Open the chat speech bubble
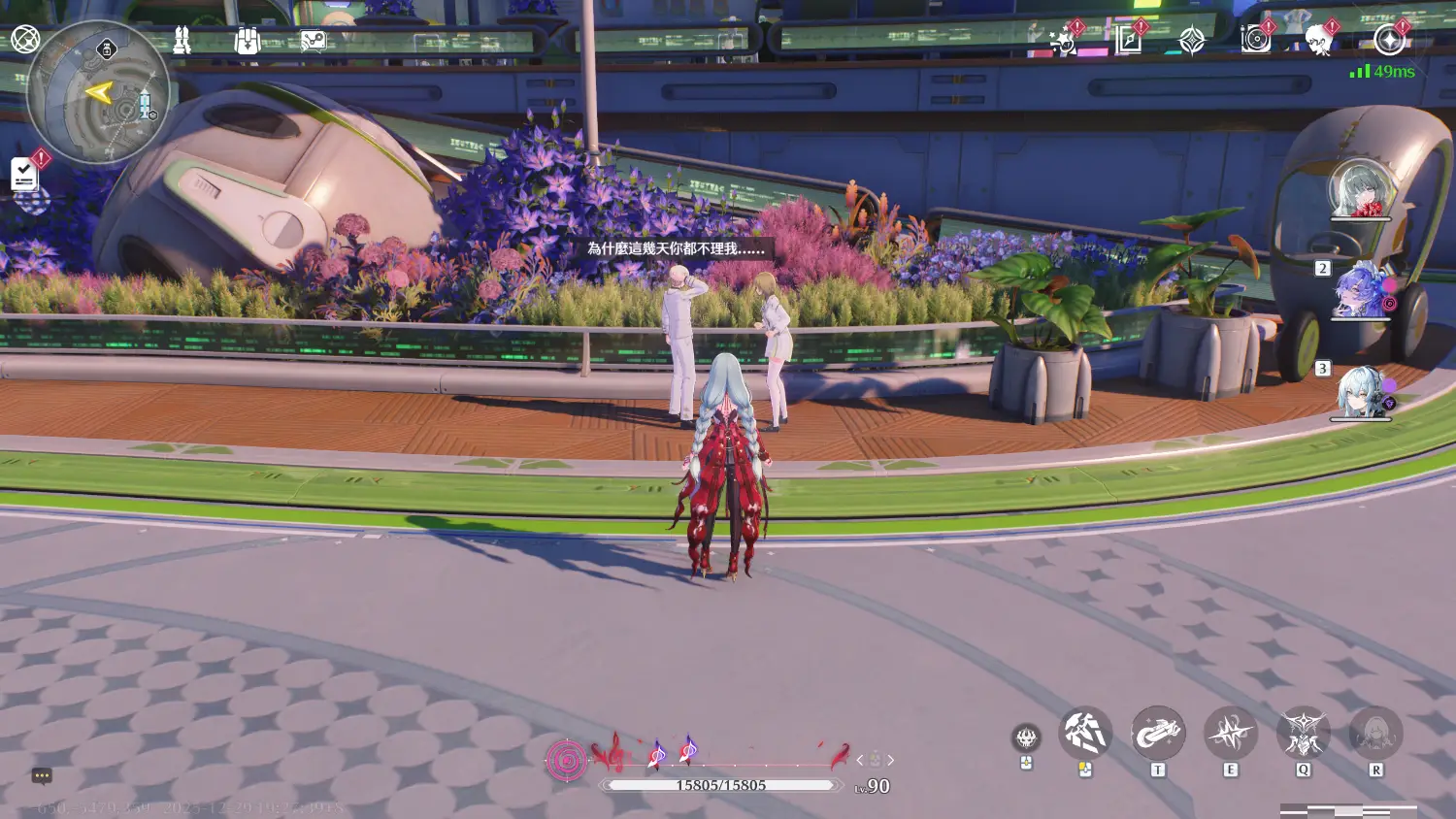The width and height of the screenshot is (1456, 819). pyautogui.click(x=41, y=775)
